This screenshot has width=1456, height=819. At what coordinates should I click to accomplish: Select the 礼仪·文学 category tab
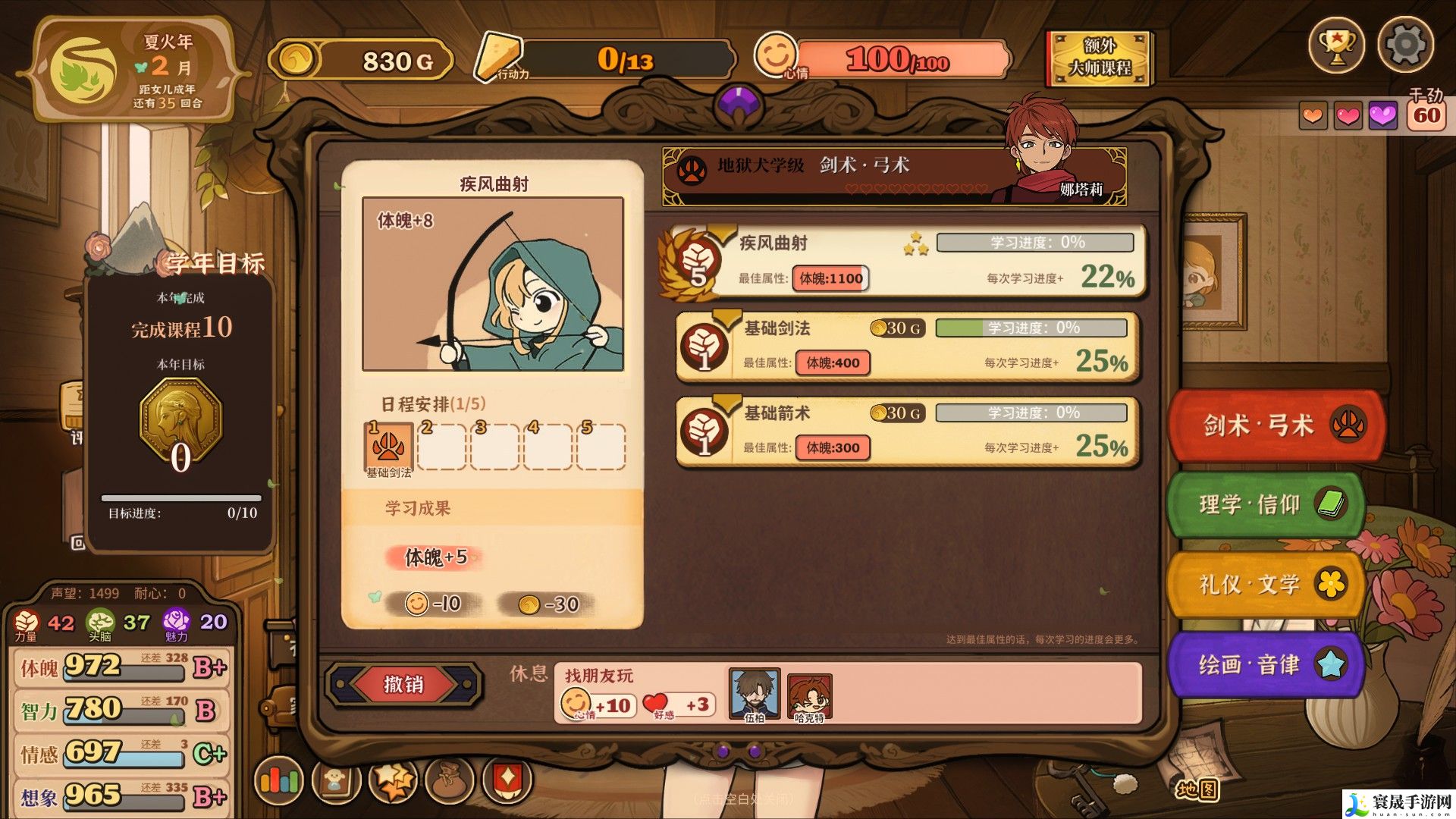(x=1264, y=585)
